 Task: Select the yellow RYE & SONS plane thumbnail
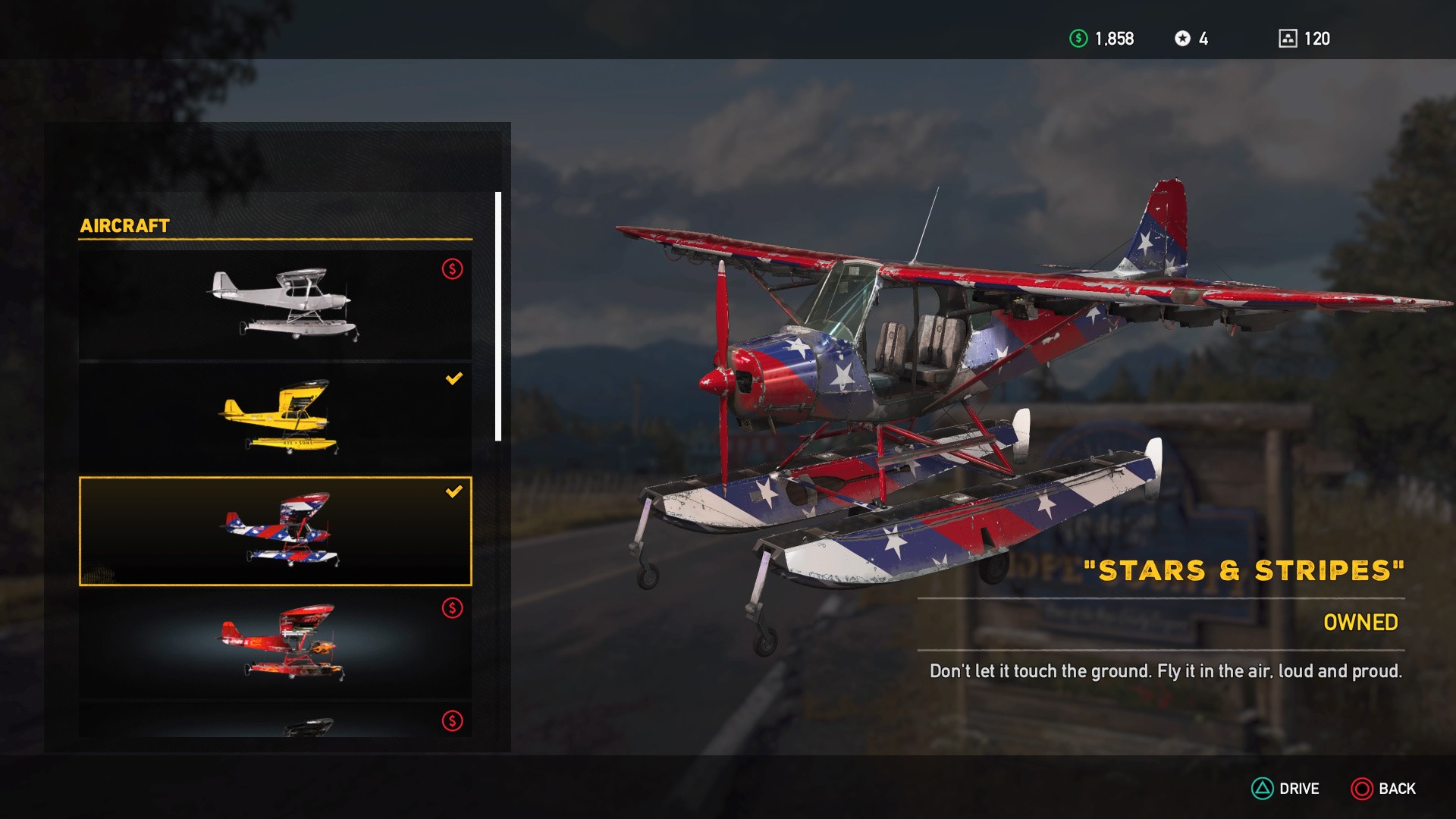[x=279, y=417]
